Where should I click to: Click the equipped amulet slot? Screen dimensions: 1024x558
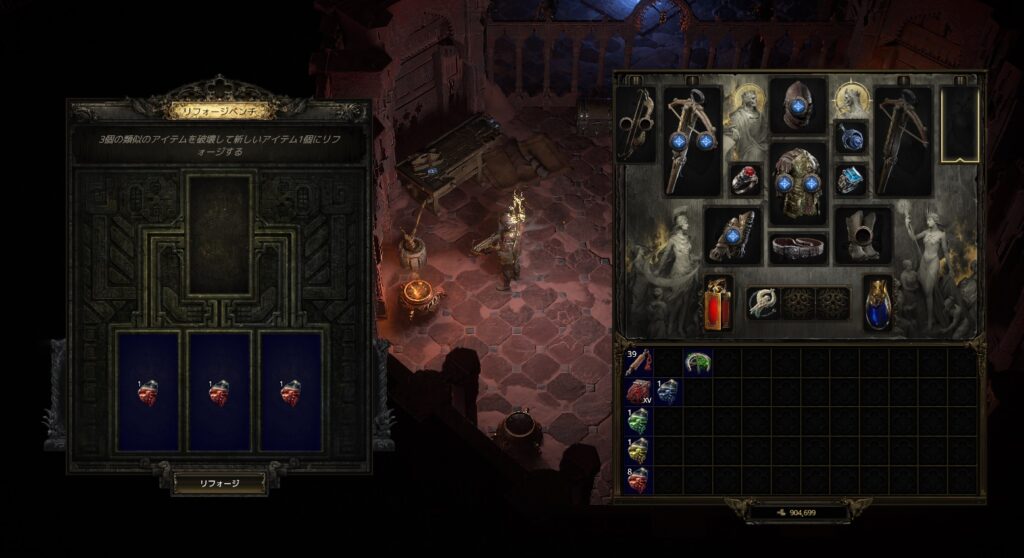(x=851, y=138)
